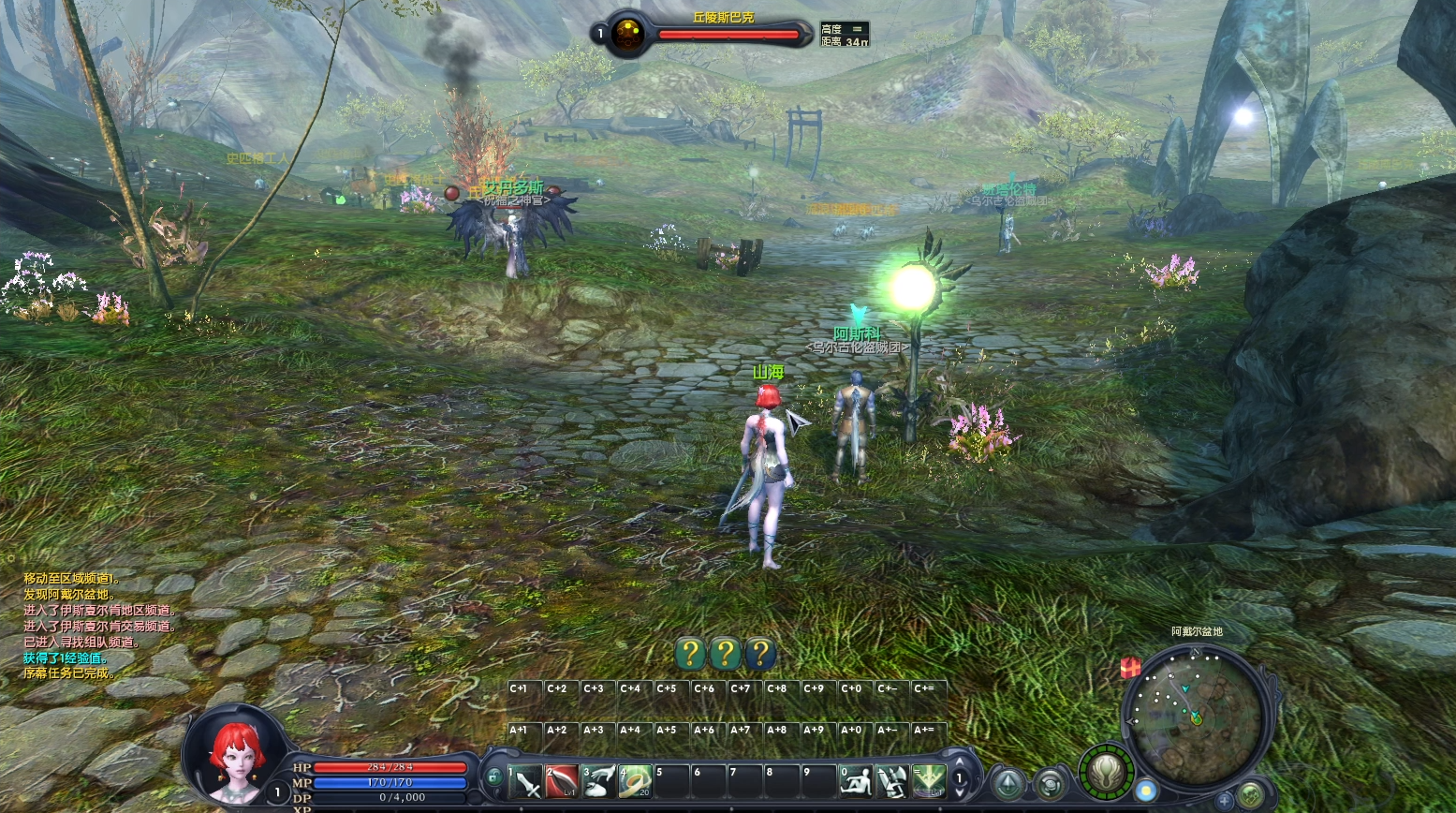Activate the sitting rest skill in slot 0

tap(856, 781)
